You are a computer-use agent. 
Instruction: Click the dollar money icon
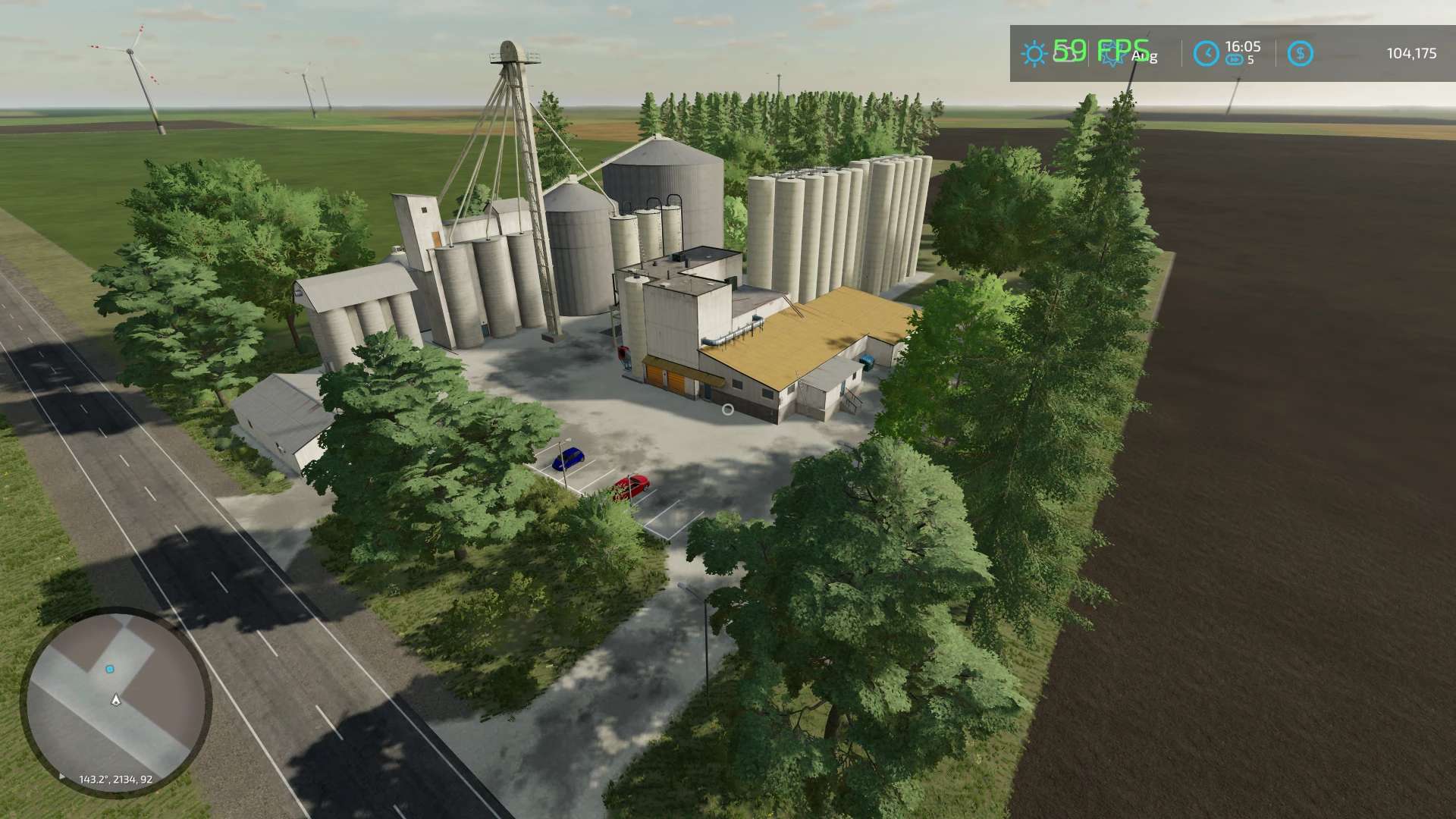click(1300, 54)
